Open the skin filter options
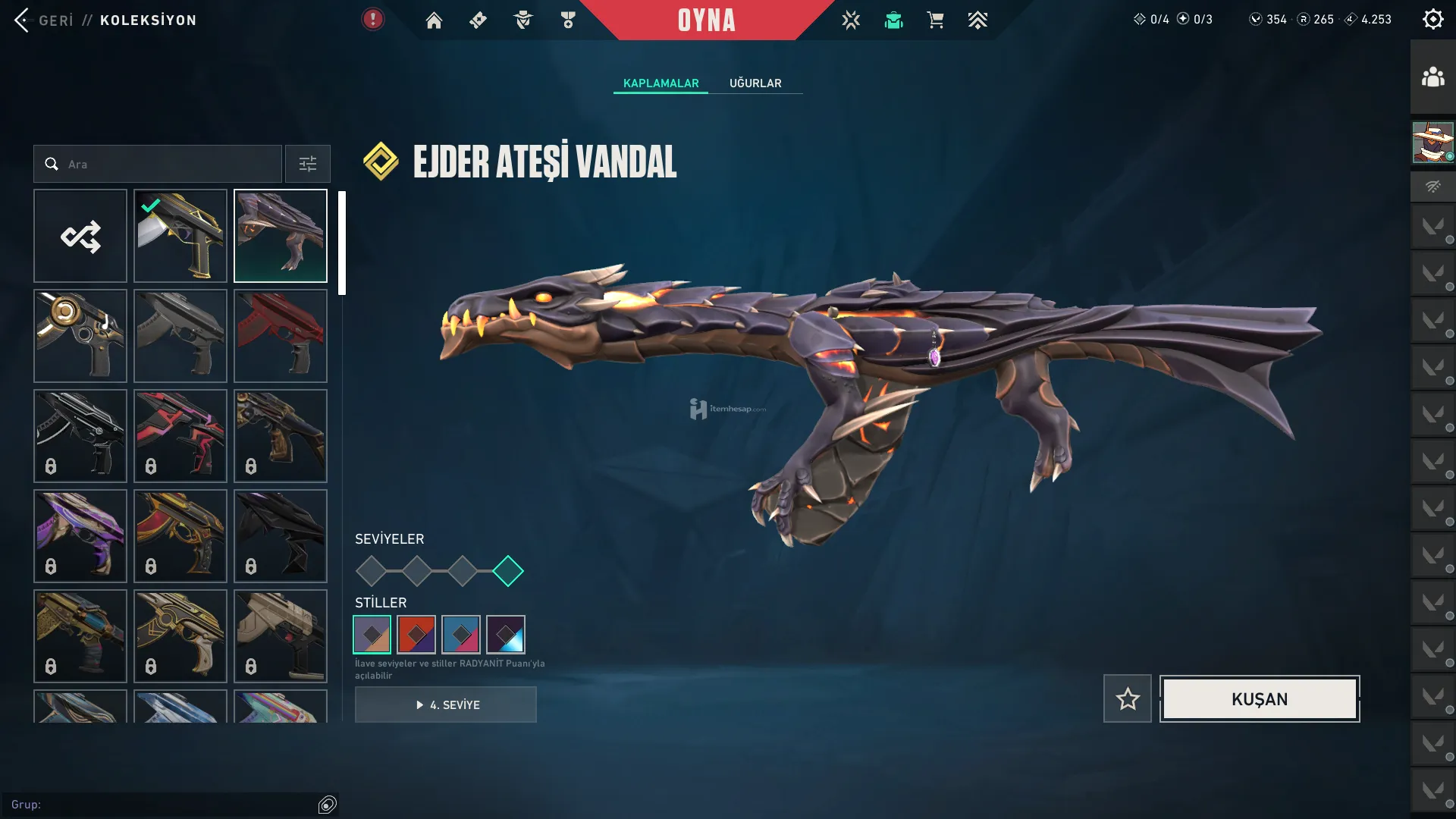 pos(308,165)
